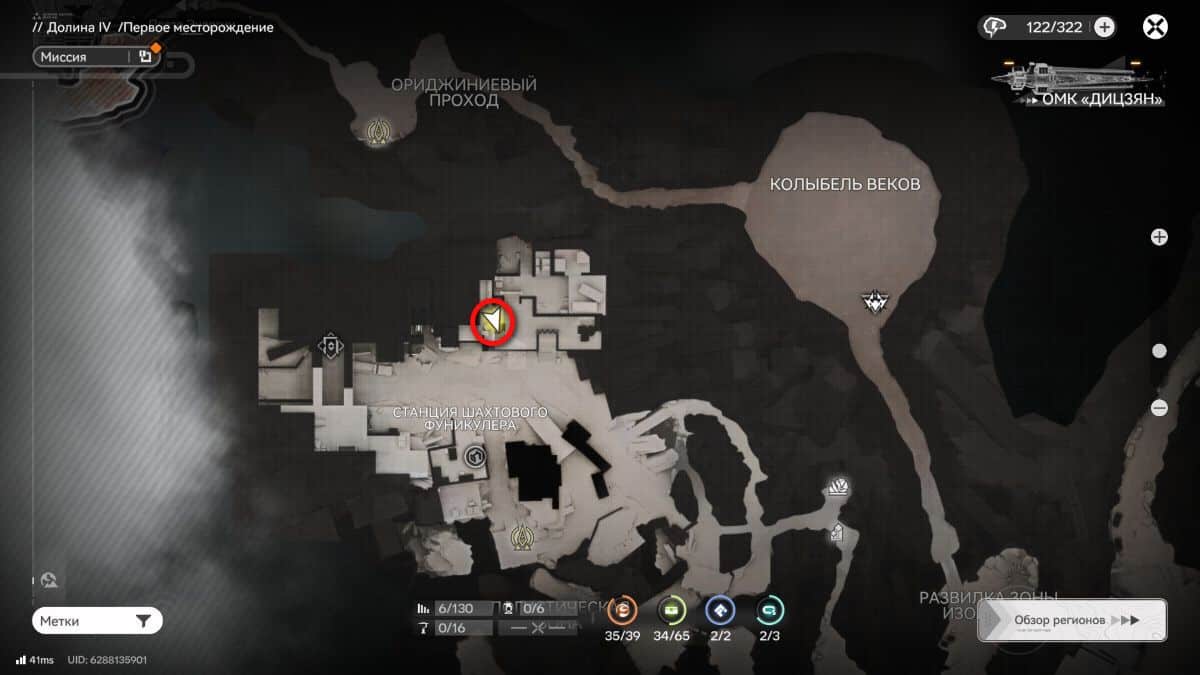Click the mountain icon in bottom-left corner
Image resolution: width=1200 pixels, height=675 pixels.
pyautogui.click(x=48, y=579)
